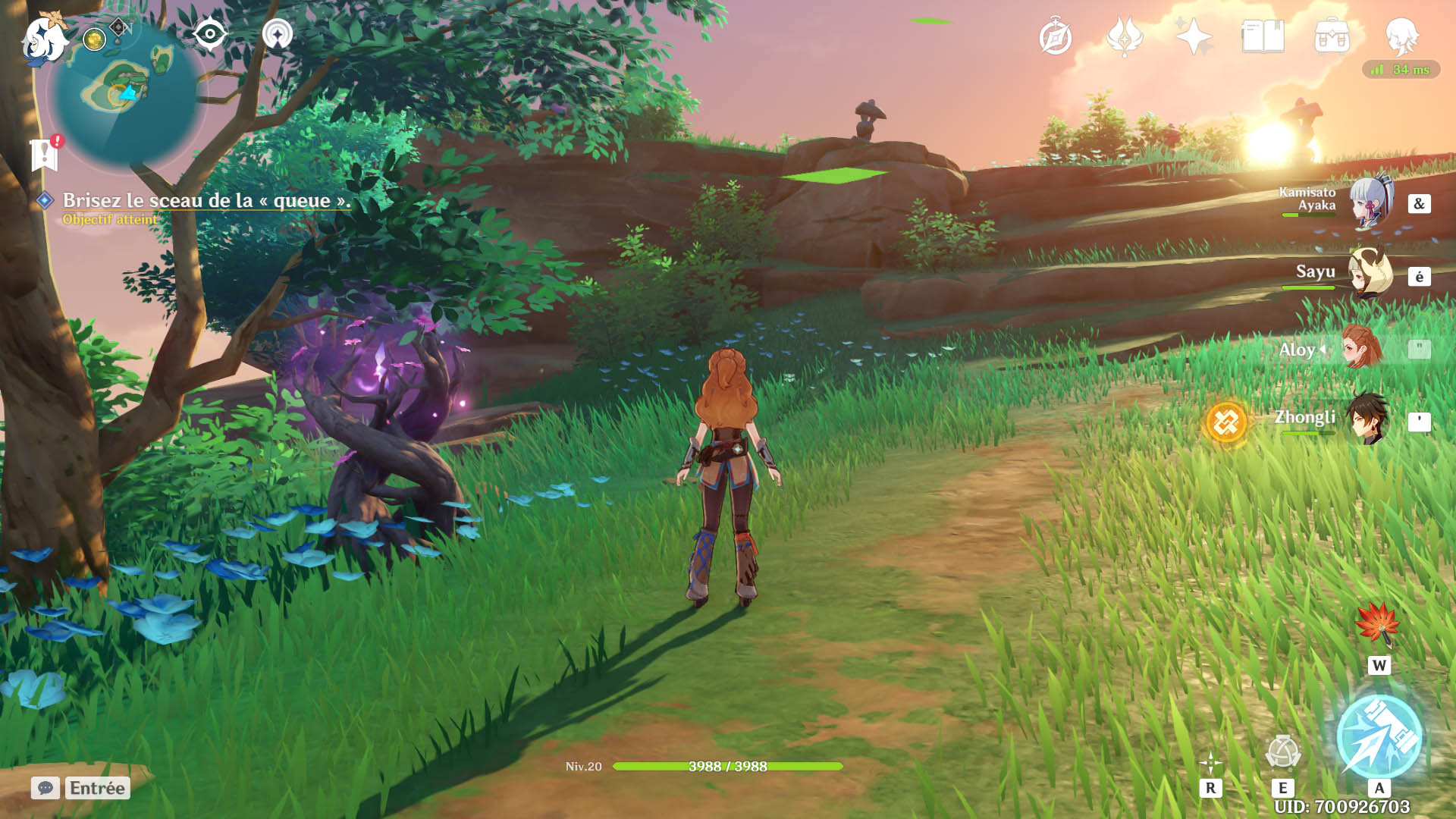Use the red maple leaf gadget
This screenshot has height=819, width=1456.
pos(1377,624)
